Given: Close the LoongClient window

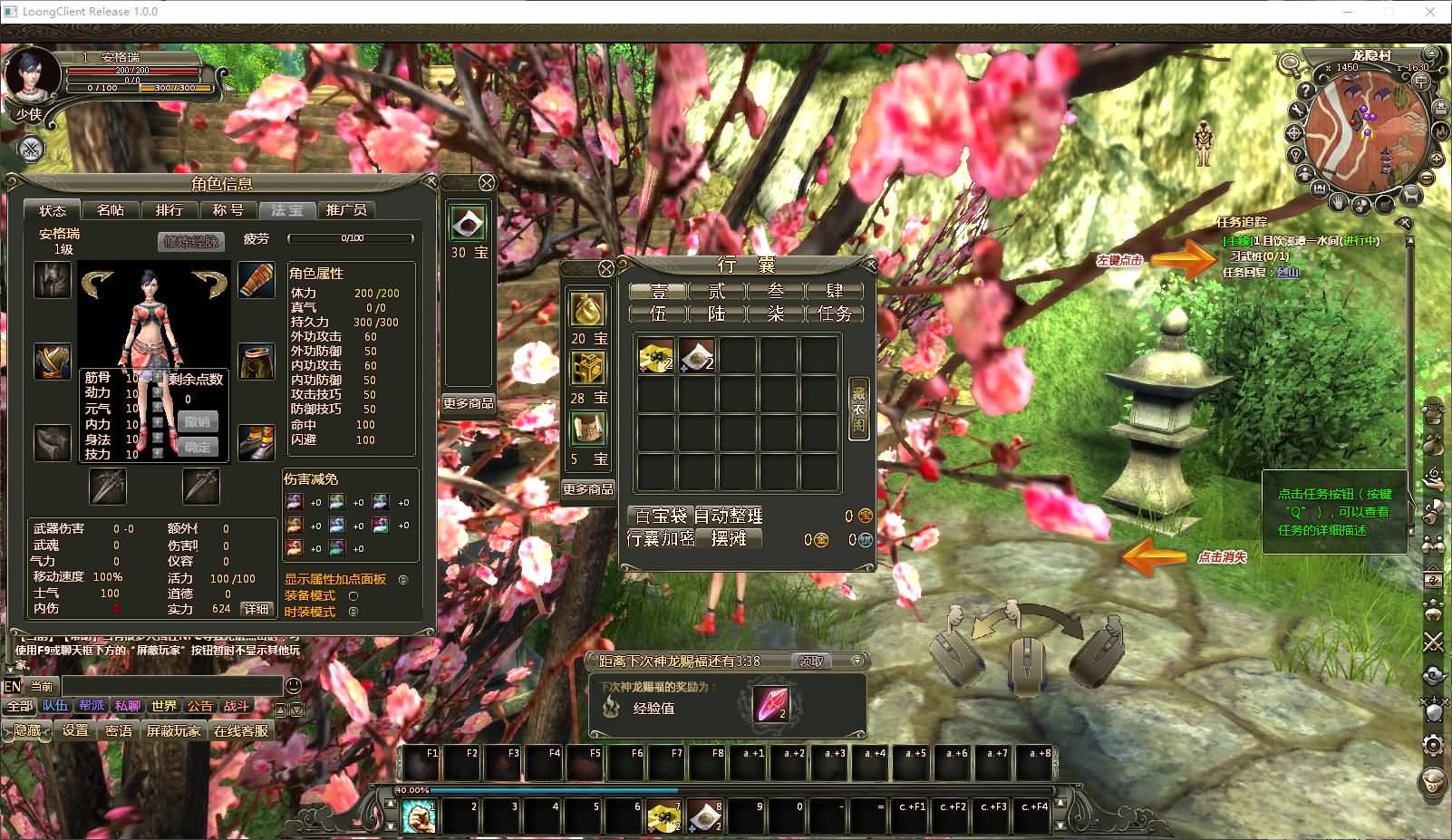Looking at the screenshot, I should [x=1430, y=12].
